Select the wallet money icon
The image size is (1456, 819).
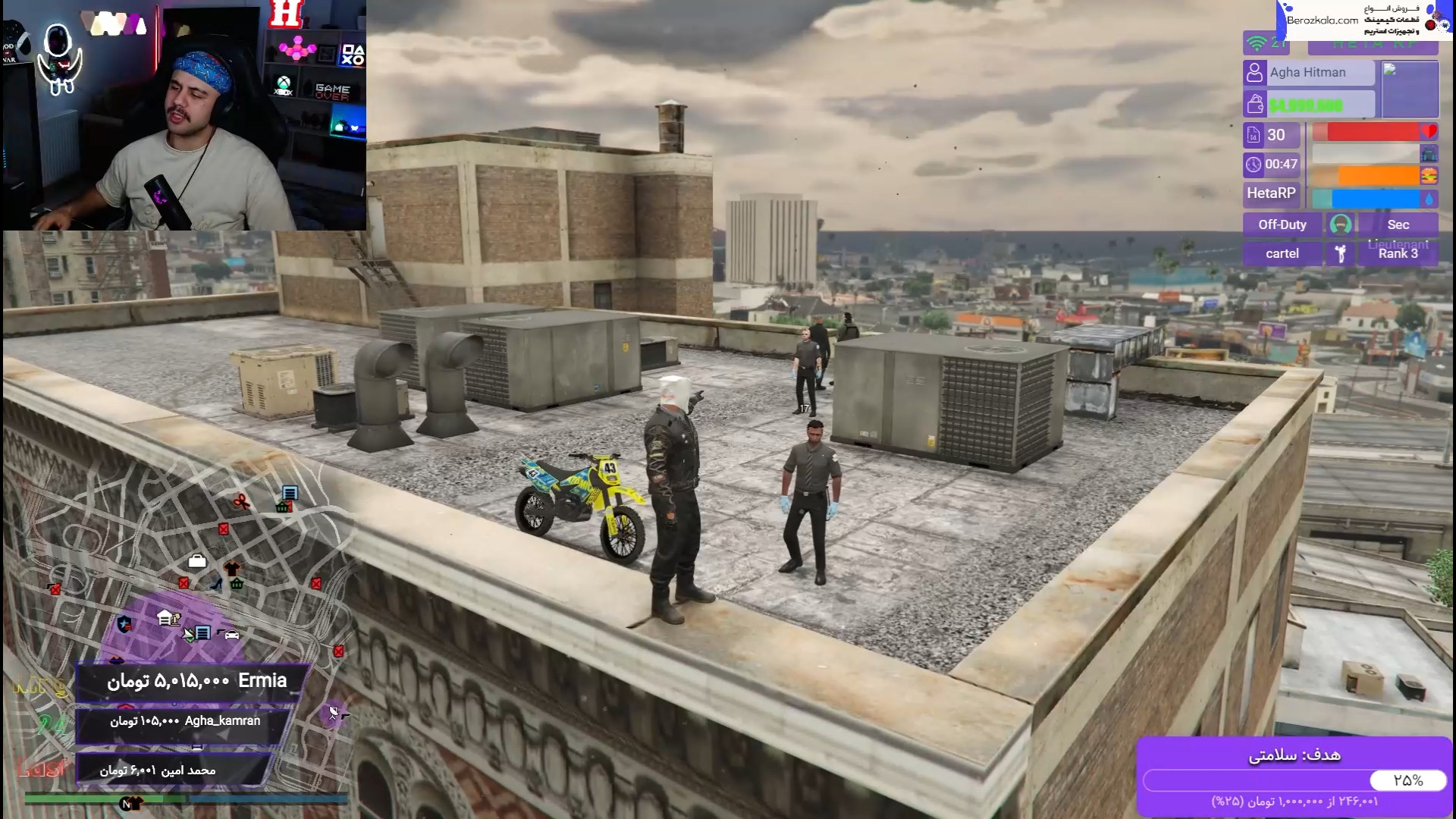coord(1255,104)
